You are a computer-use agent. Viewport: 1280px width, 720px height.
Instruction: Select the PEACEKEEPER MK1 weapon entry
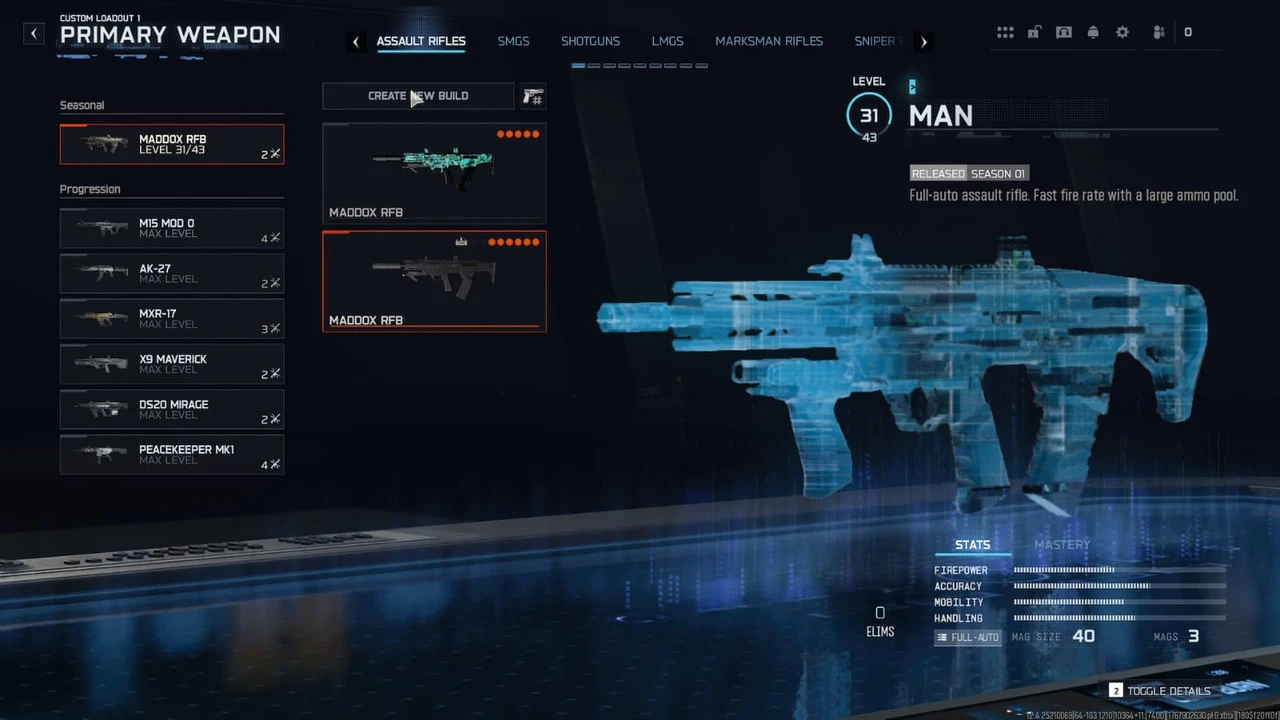pyautogui.click(x=171, y=455)
